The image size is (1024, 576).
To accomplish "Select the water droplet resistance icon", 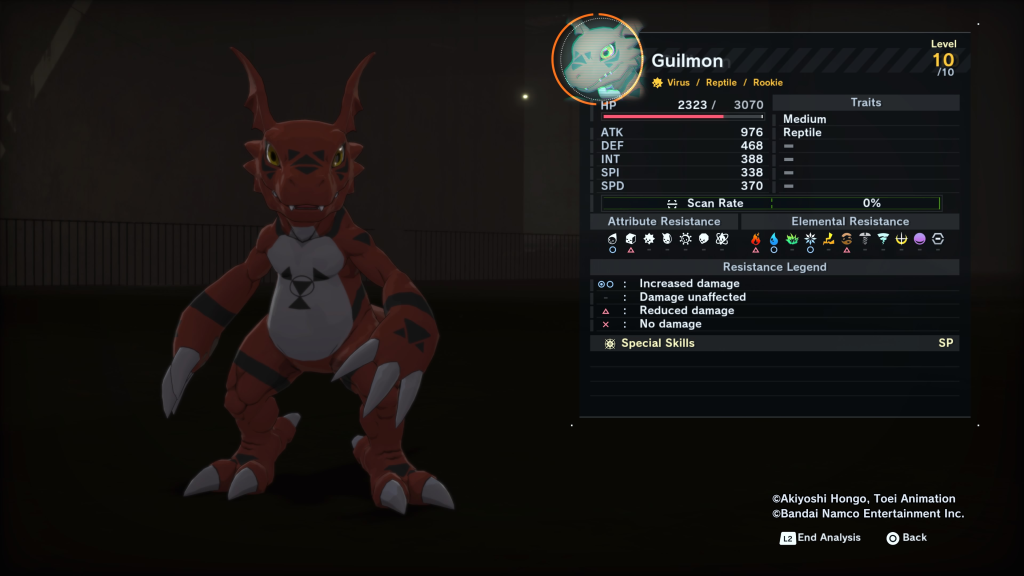I will (774, 240).
